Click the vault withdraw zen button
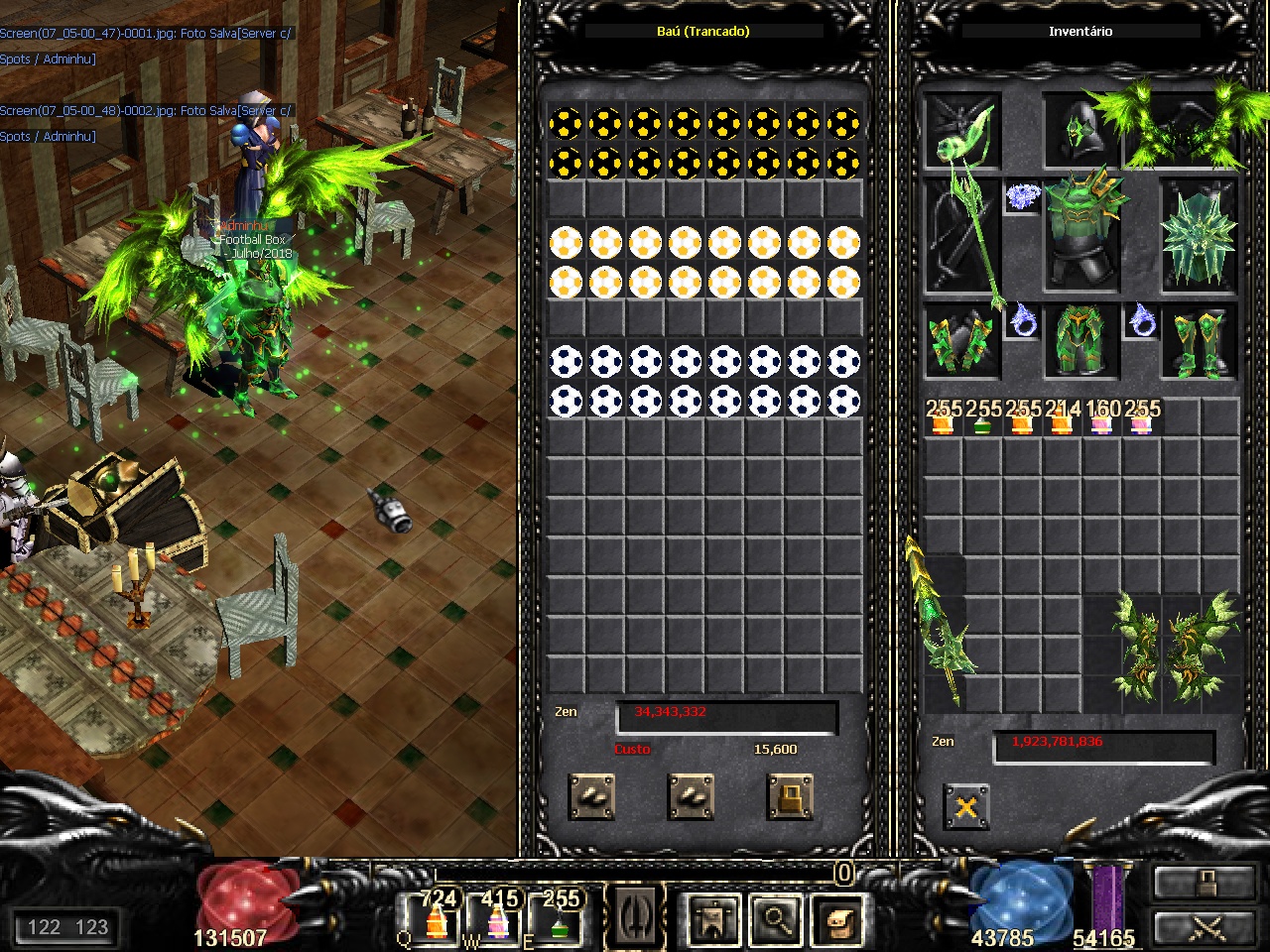 tap(691, 796)
